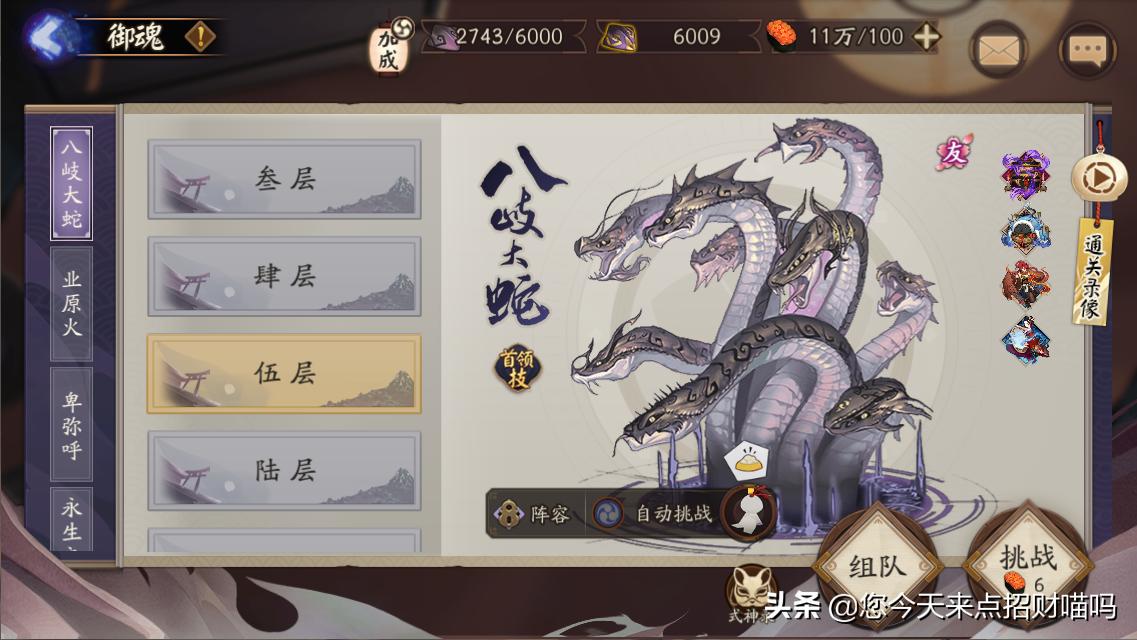
Task: Begin the battle with 挑战
Action: coord(1027,560)
